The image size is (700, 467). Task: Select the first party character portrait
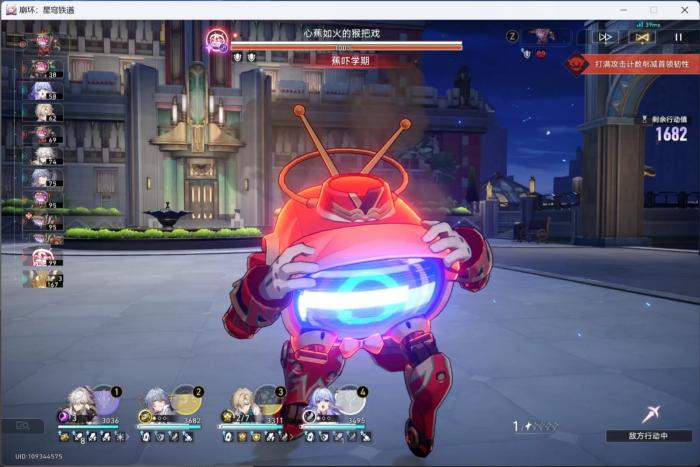pyautogui.click(x=78, y=402)
